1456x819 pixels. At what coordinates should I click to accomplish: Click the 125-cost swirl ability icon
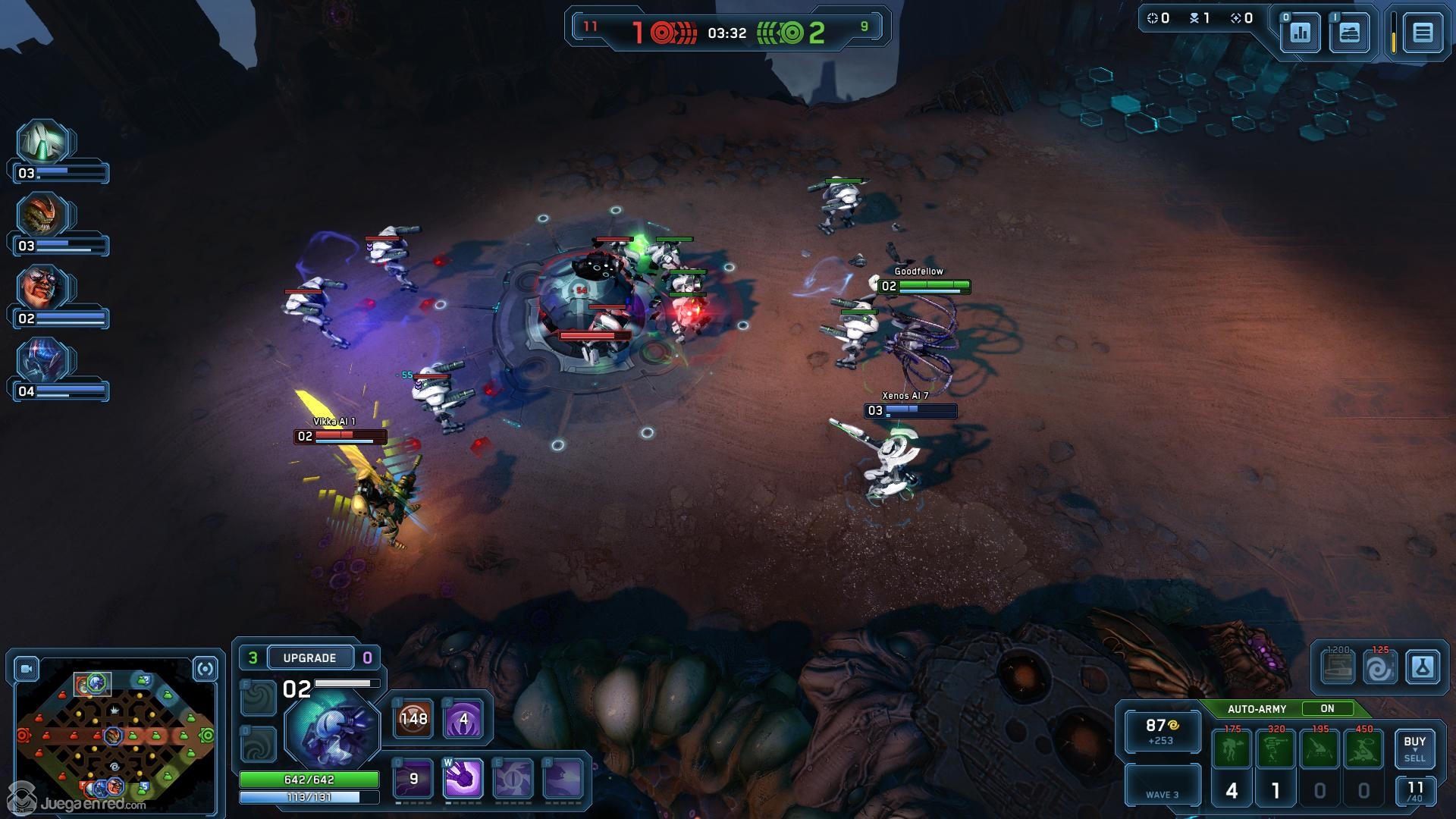click(x=1379, y=668)
